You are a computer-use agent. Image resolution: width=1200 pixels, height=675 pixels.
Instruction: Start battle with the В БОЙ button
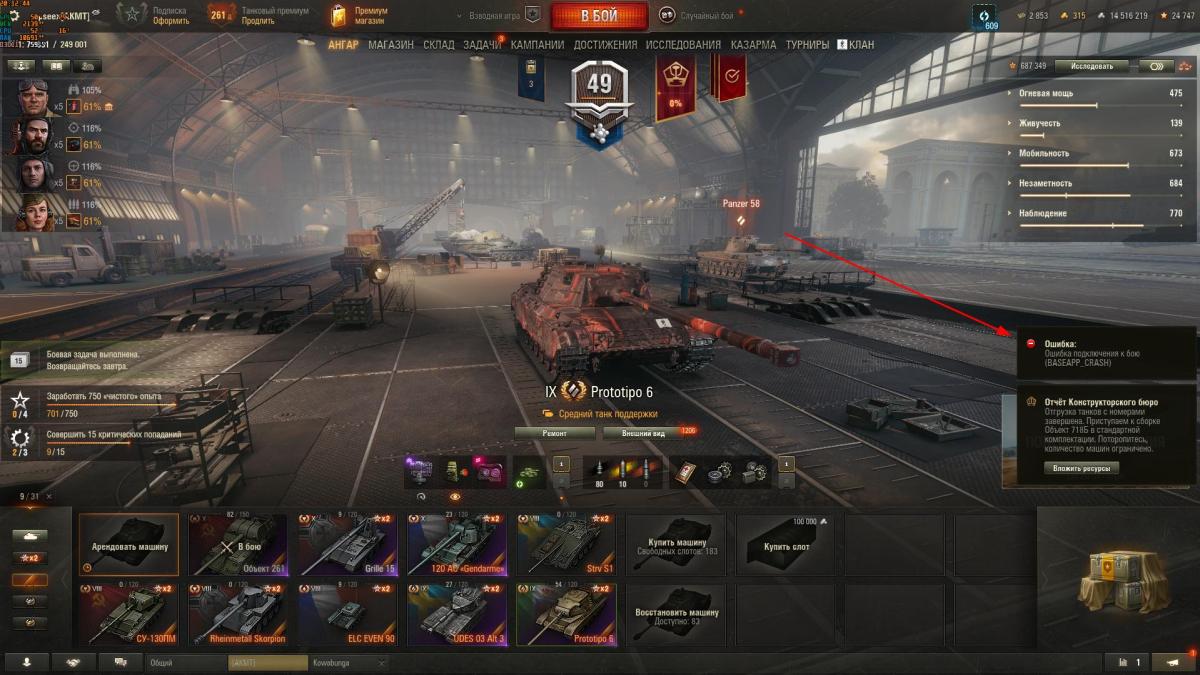[598, 16]
